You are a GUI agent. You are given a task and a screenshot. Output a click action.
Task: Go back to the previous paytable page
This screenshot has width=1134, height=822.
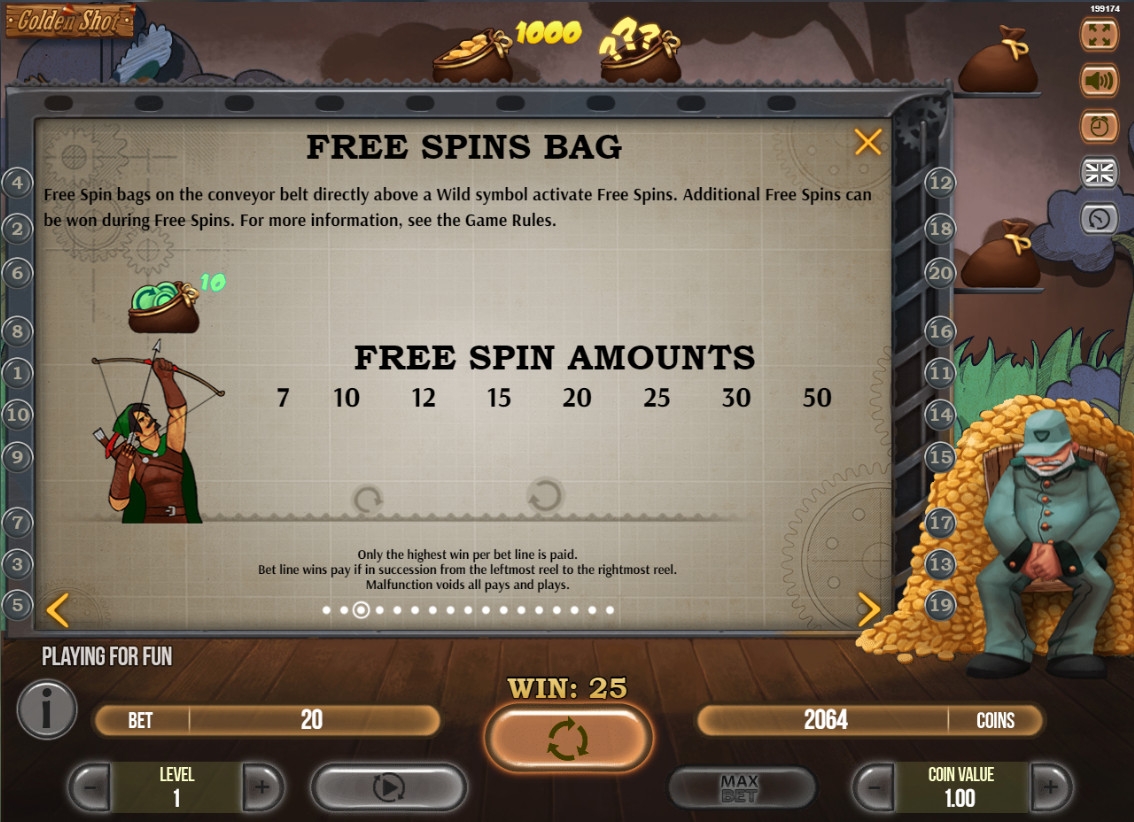[58, 608]
